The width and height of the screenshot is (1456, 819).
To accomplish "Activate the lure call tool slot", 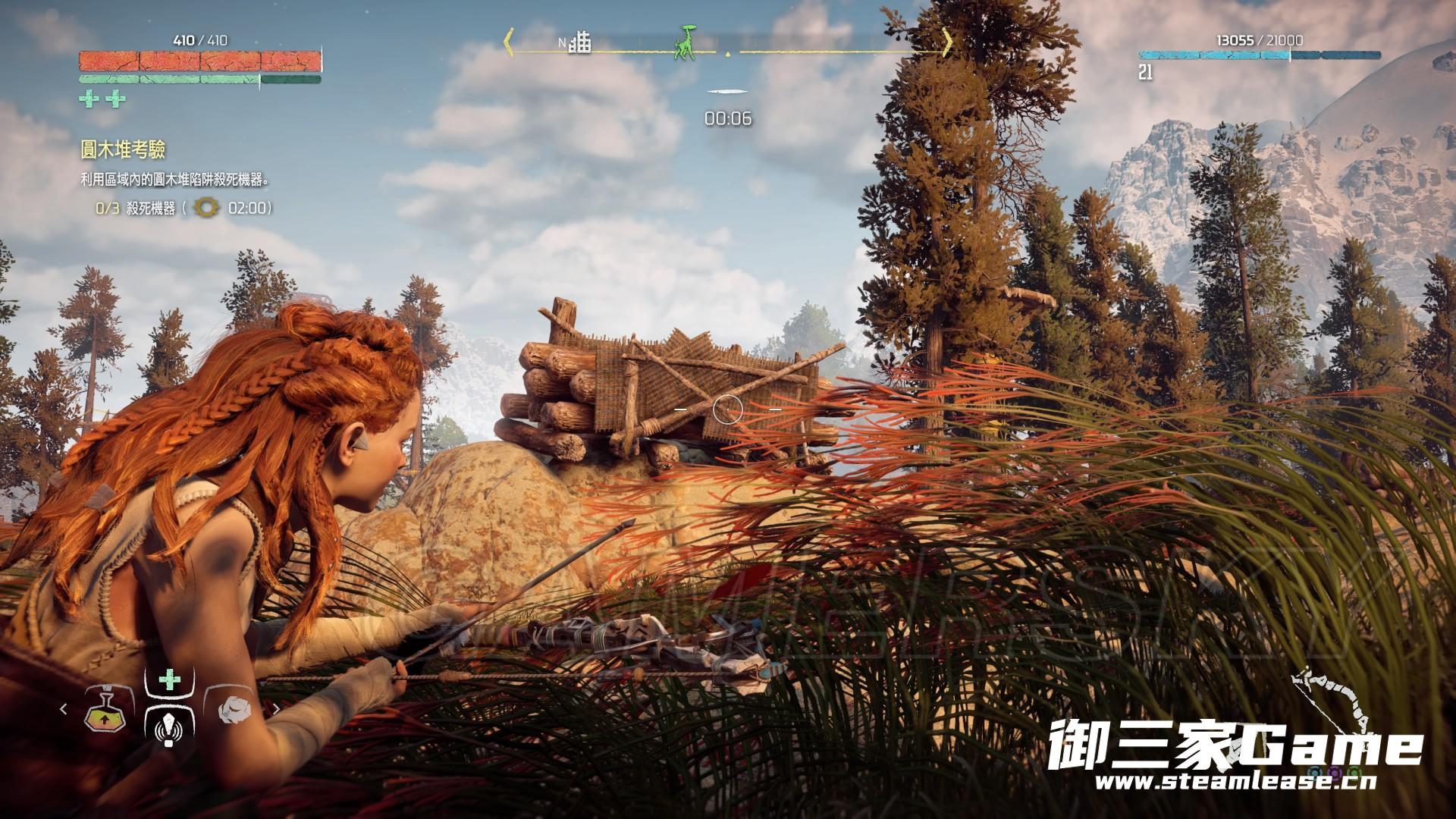I will tap(168, 729).
